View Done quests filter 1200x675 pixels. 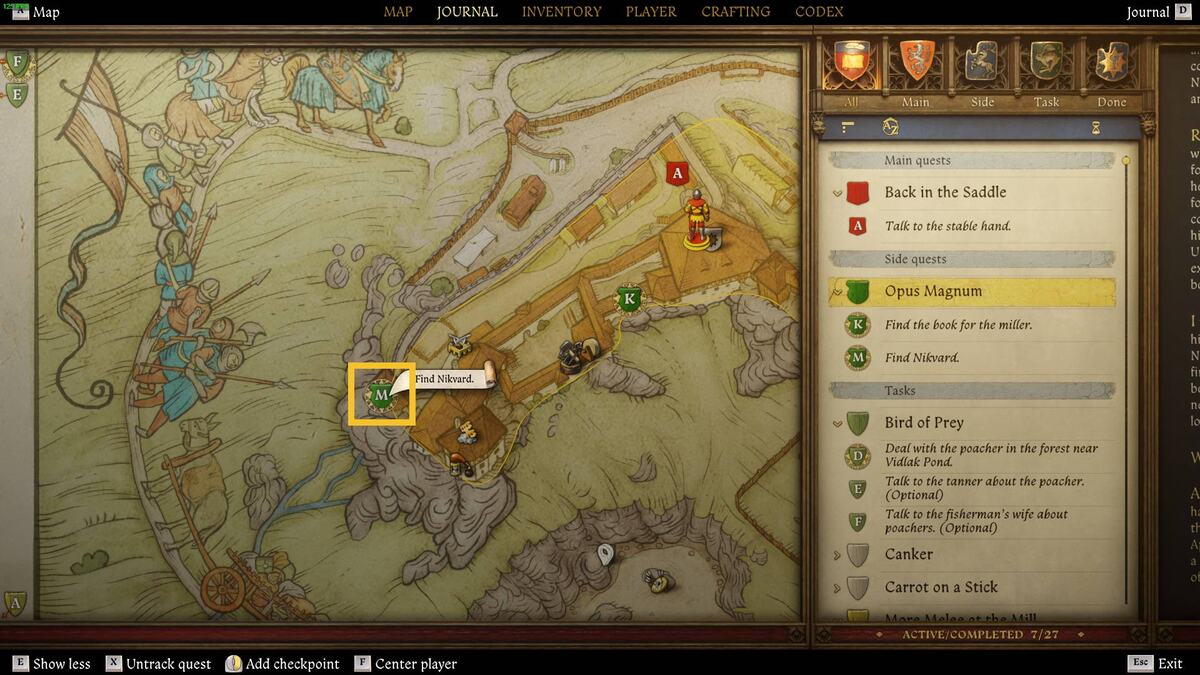(1111, 66)
